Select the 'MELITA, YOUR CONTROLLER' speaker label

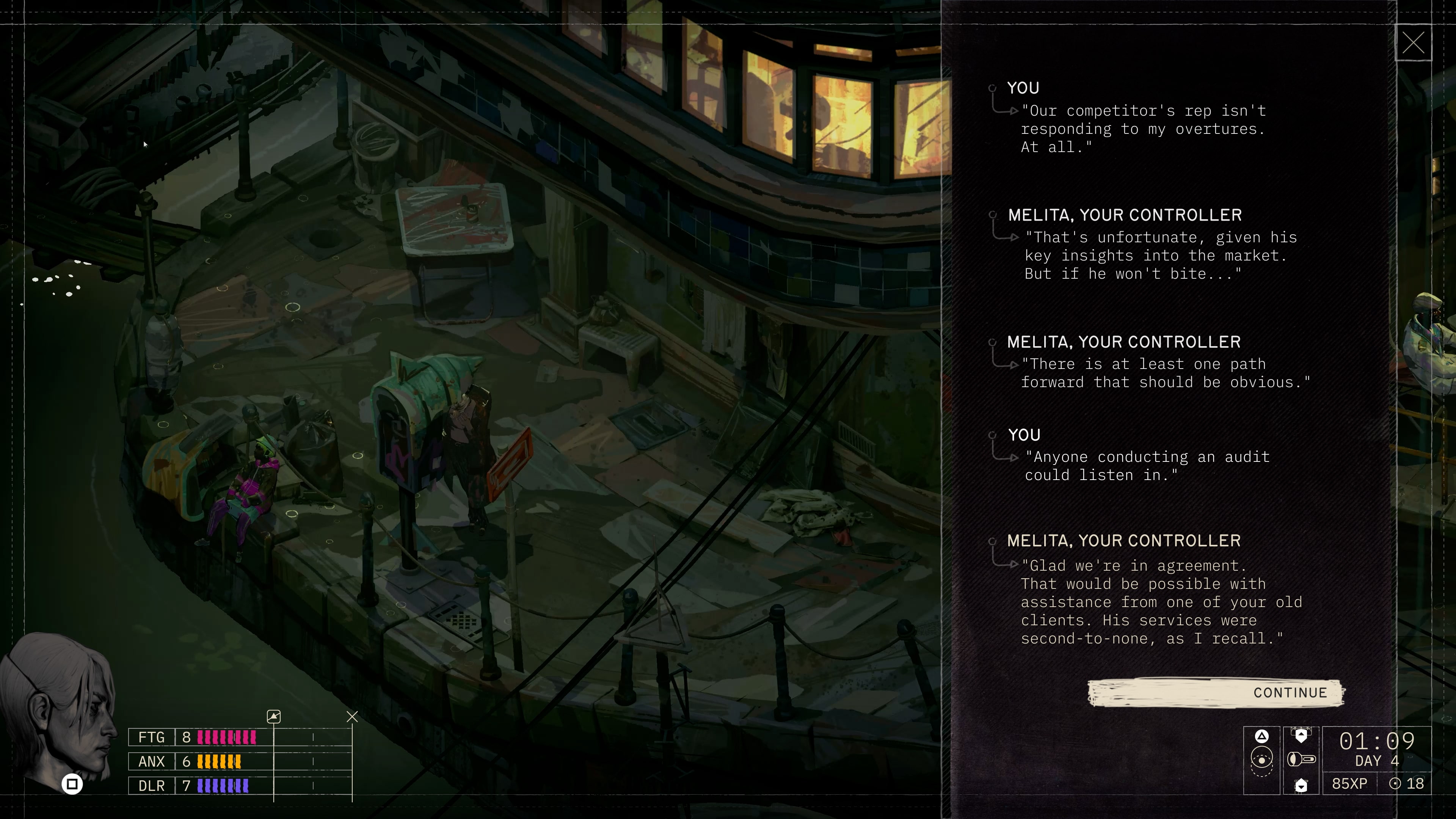click(1124, 215)
